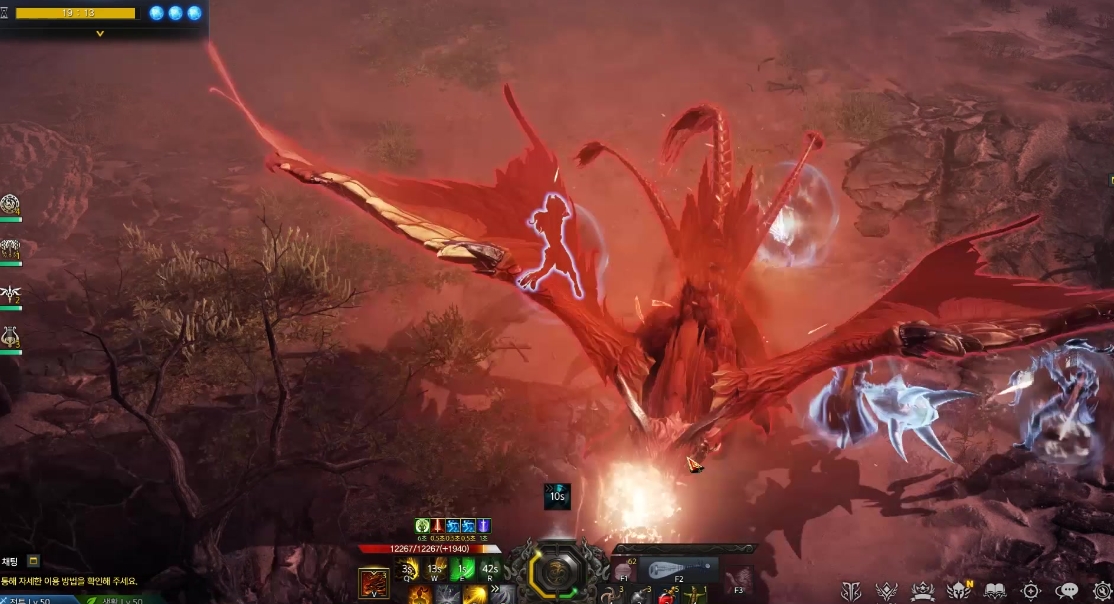Viewport: 1114px width, 604px height.
Task: Select the F2 lute instrument slot
Action: (x=678, y=571)
